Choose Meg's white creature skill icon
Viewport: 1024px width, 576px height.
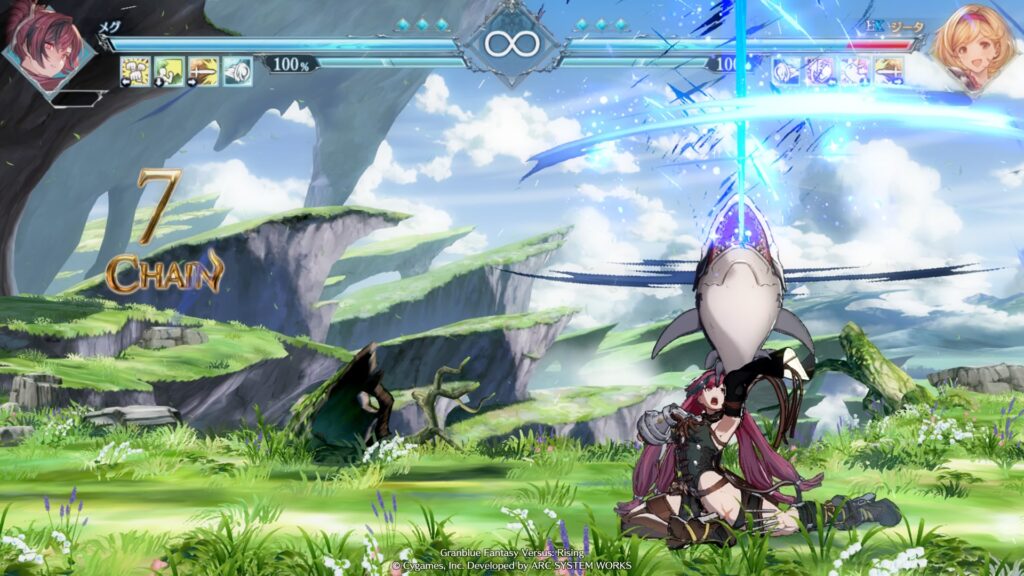[x=237, y=71]
